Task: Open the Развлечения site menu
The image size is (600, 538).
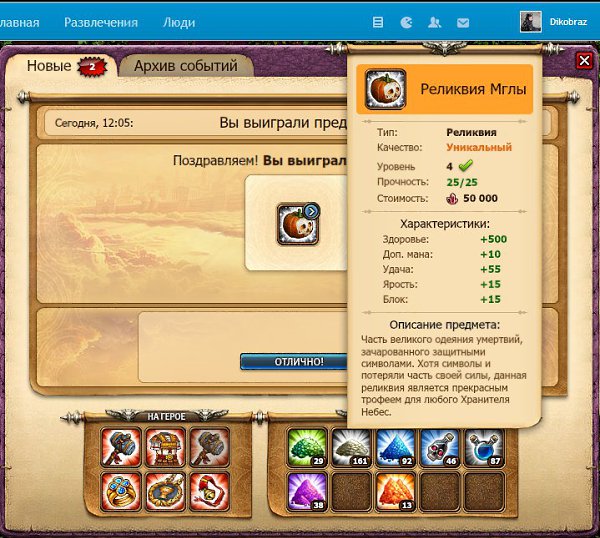Action: [x=99, y=21]
